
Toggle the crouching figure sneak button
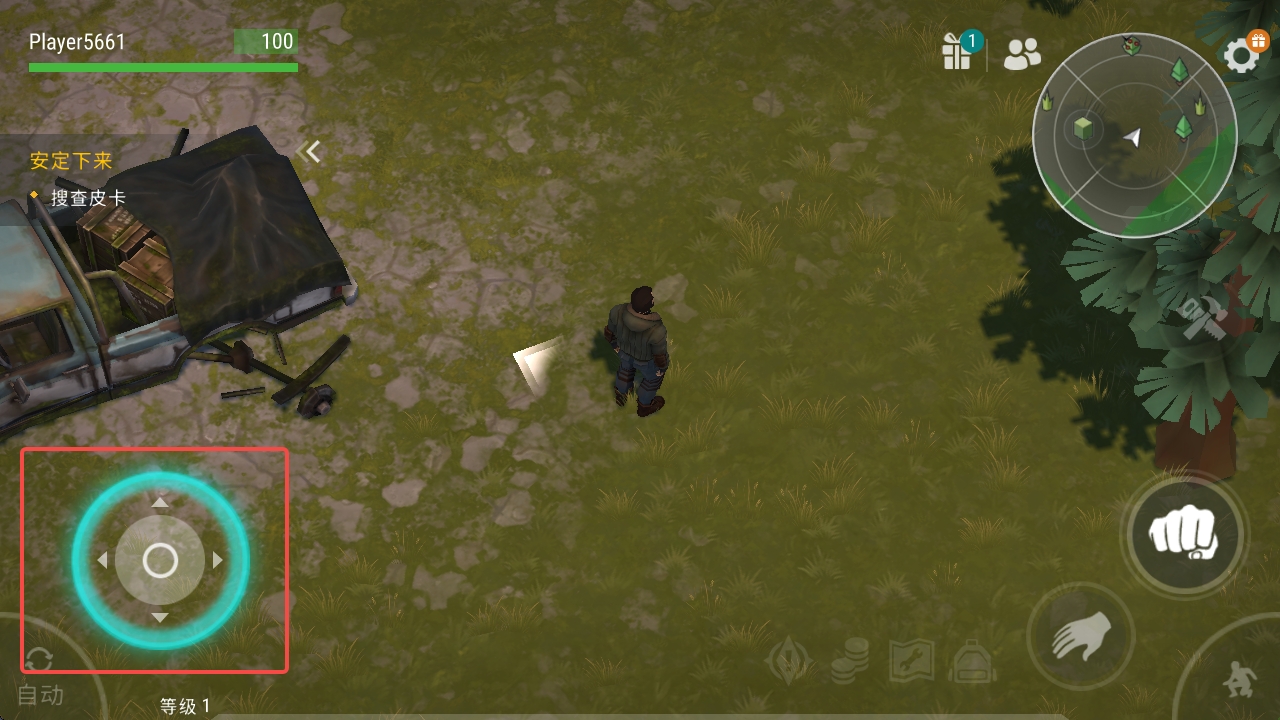(1239, 681)
